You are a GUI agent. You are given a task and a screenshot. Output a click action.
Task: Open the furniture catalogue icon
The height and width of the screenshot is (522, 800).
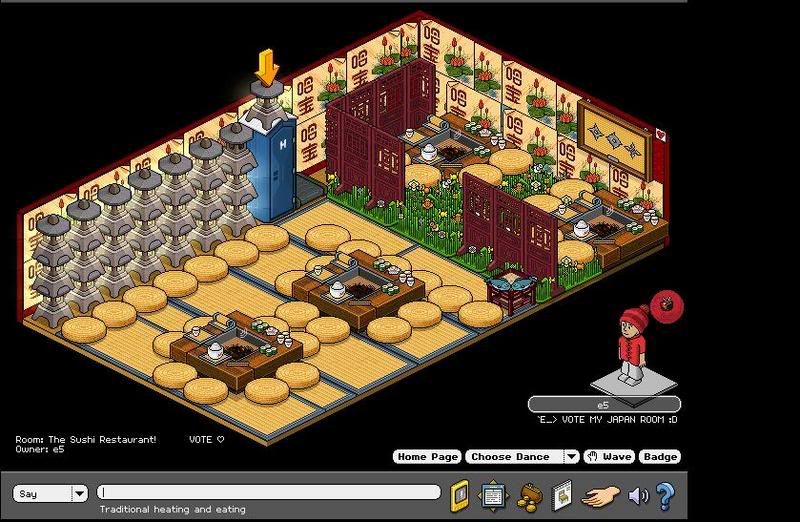tap(562, 494)
